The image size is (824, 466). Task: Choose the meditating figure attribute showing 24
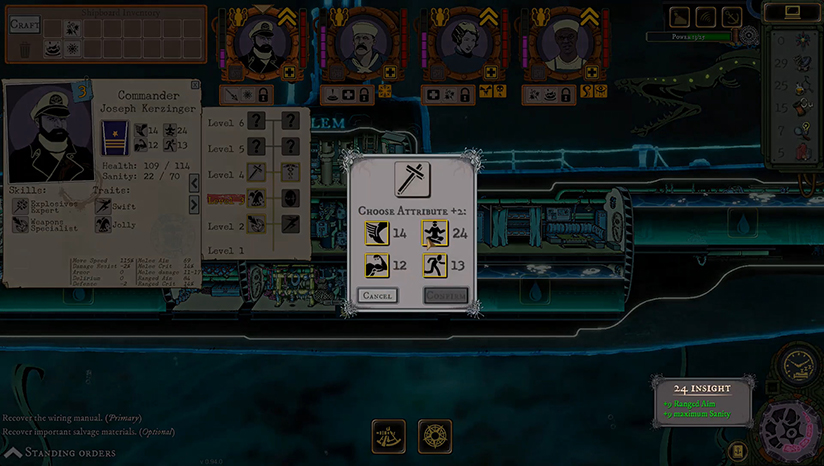click(434, 235)
